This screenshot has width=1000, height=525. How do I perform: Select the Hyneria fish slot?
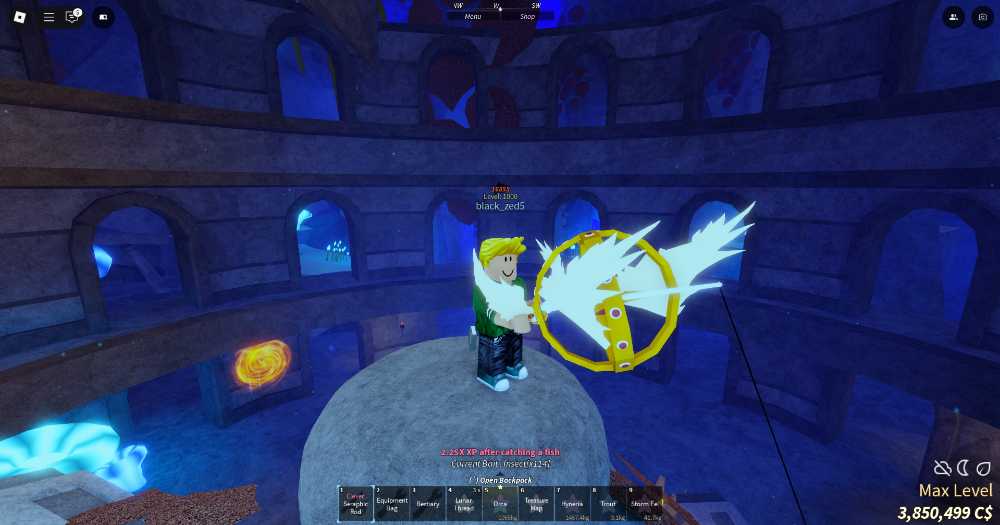573,503
